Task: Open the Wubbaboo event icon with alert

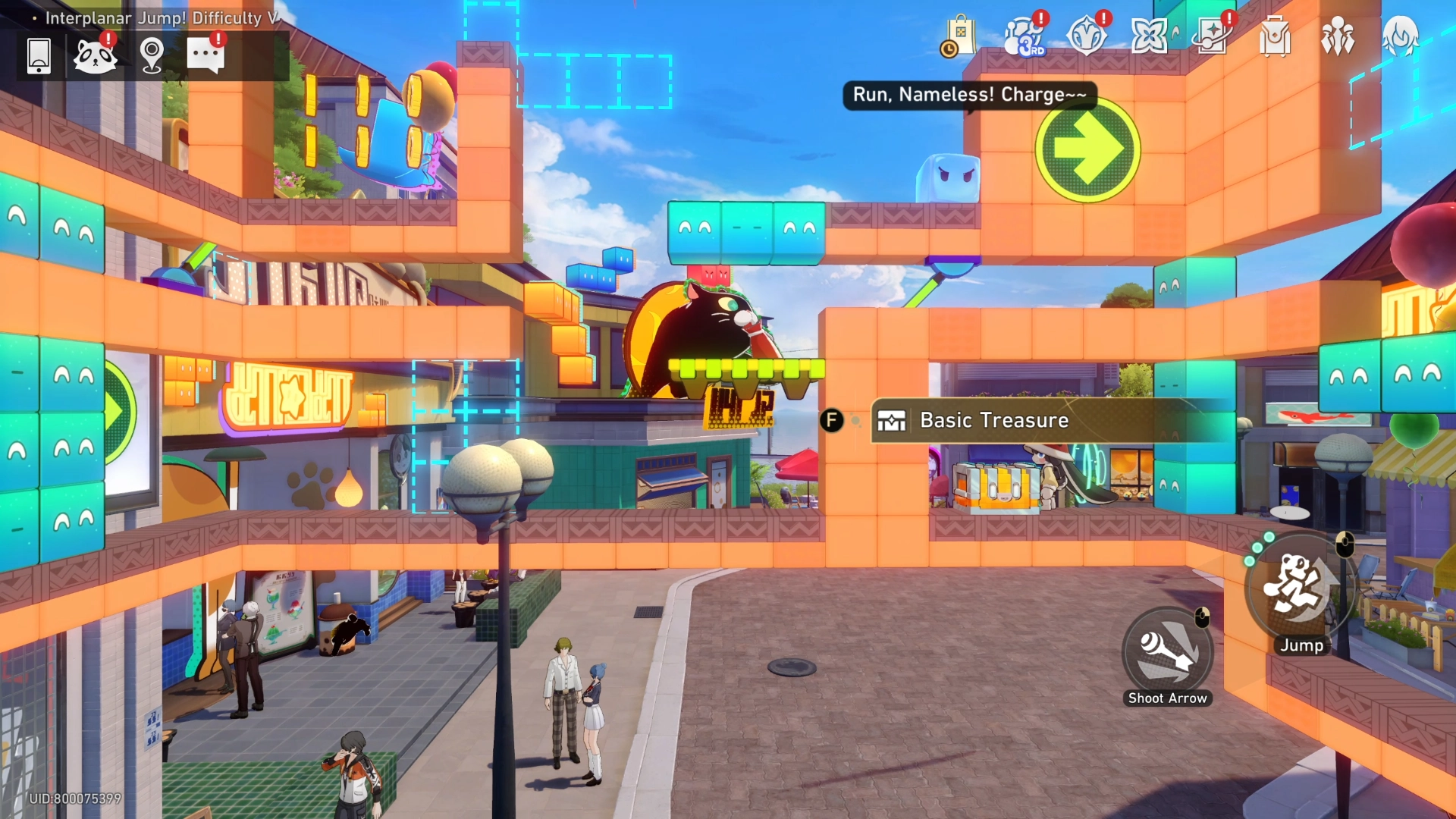Action: click(96, 56)
